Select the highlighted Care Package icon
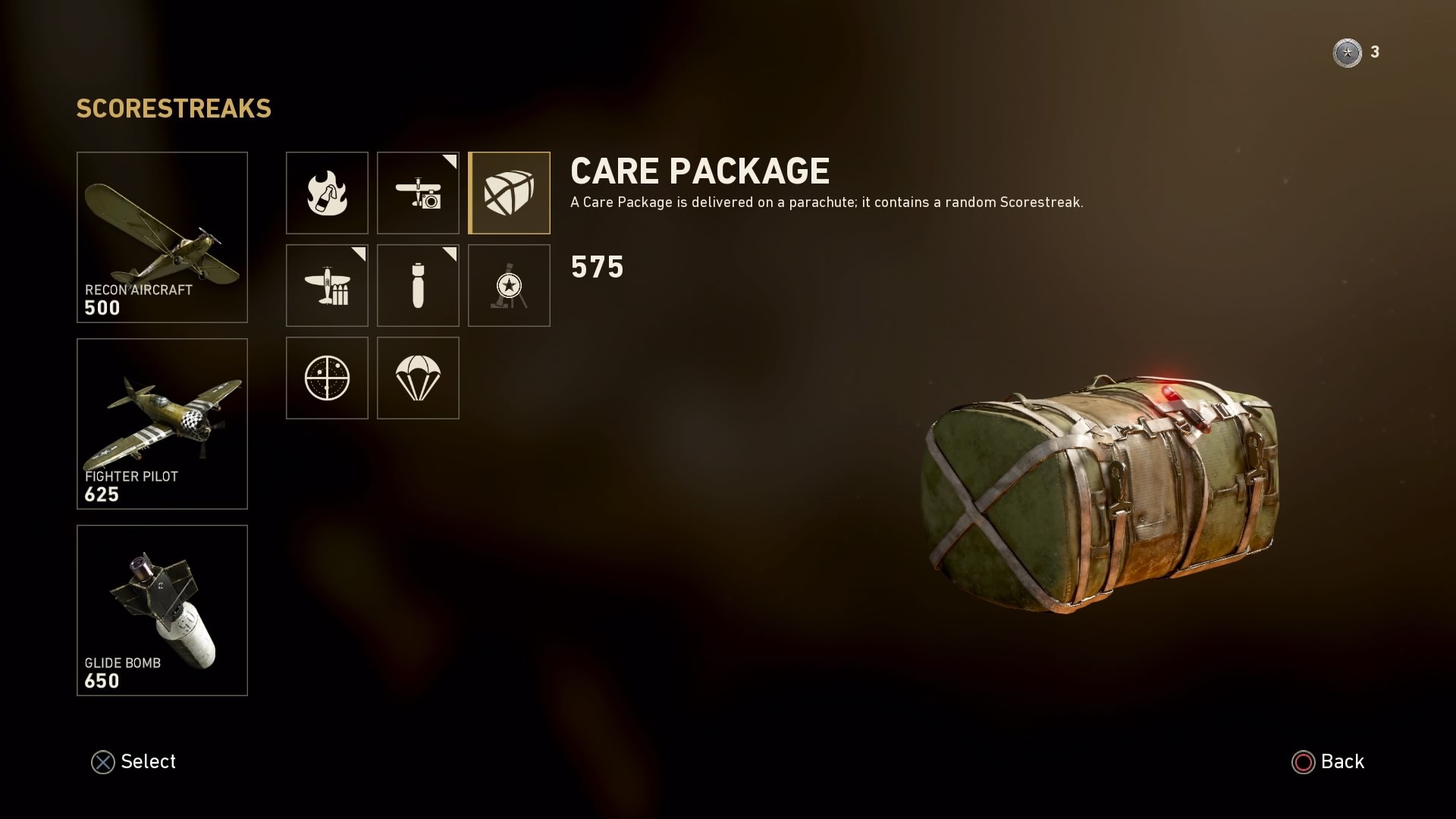This screenshot has width=1456, height=819. coord(509,193)
